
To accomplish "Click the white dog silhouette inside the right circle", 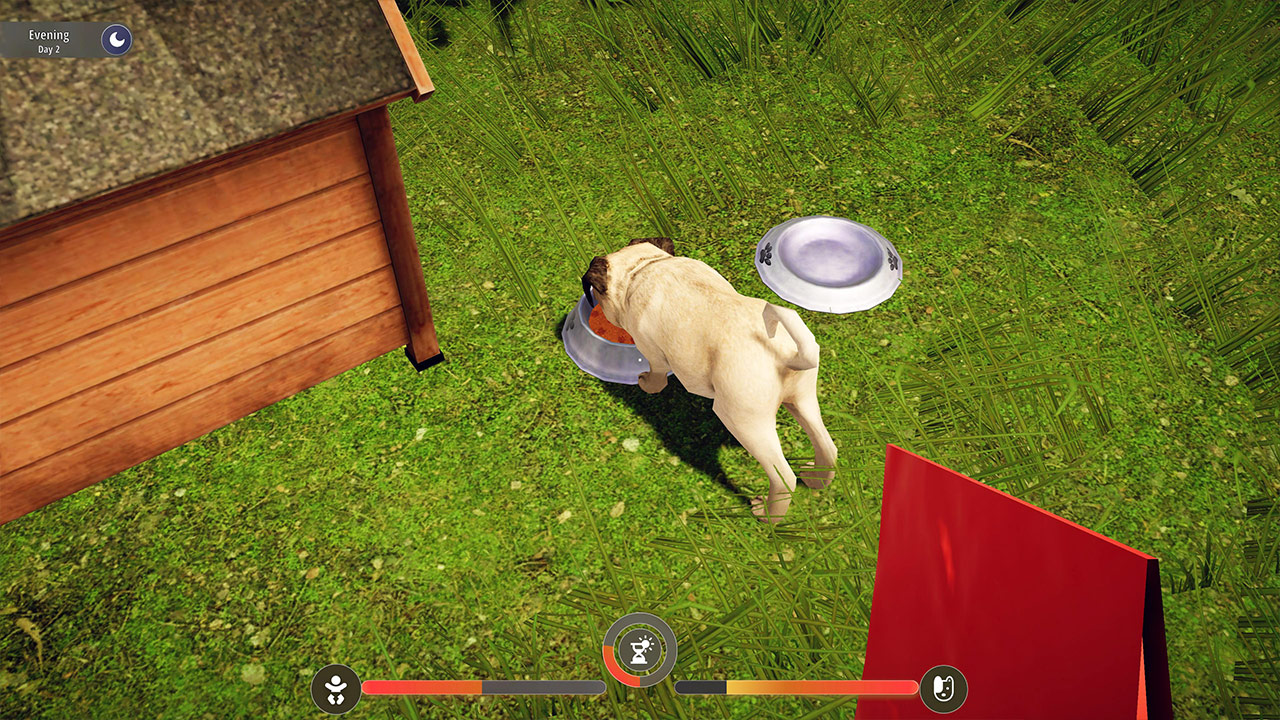I will [941, 687].
